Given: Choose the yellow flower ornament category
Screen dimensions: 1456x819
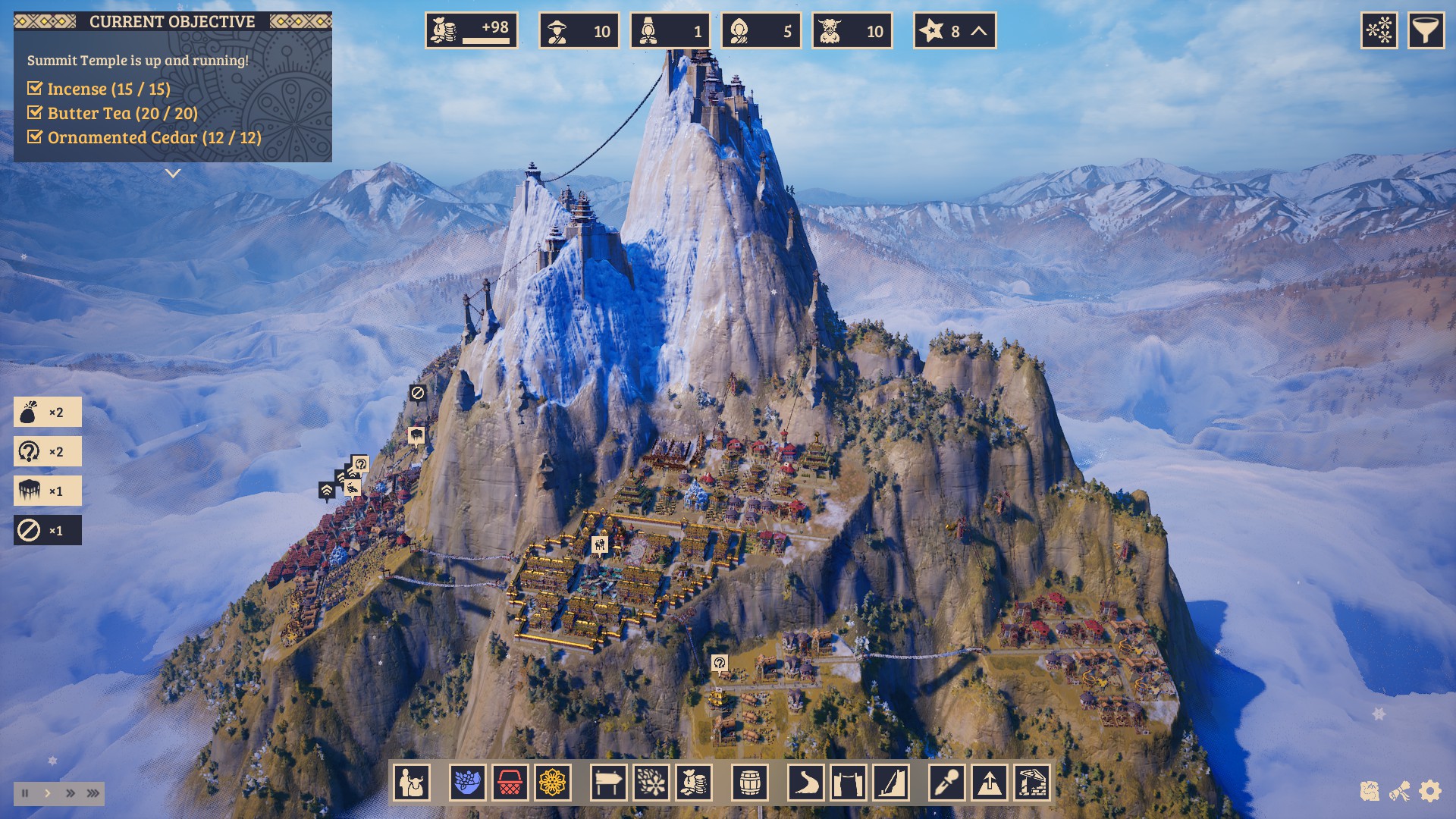Looking at the screenshot, I should [x=552, y=783].
